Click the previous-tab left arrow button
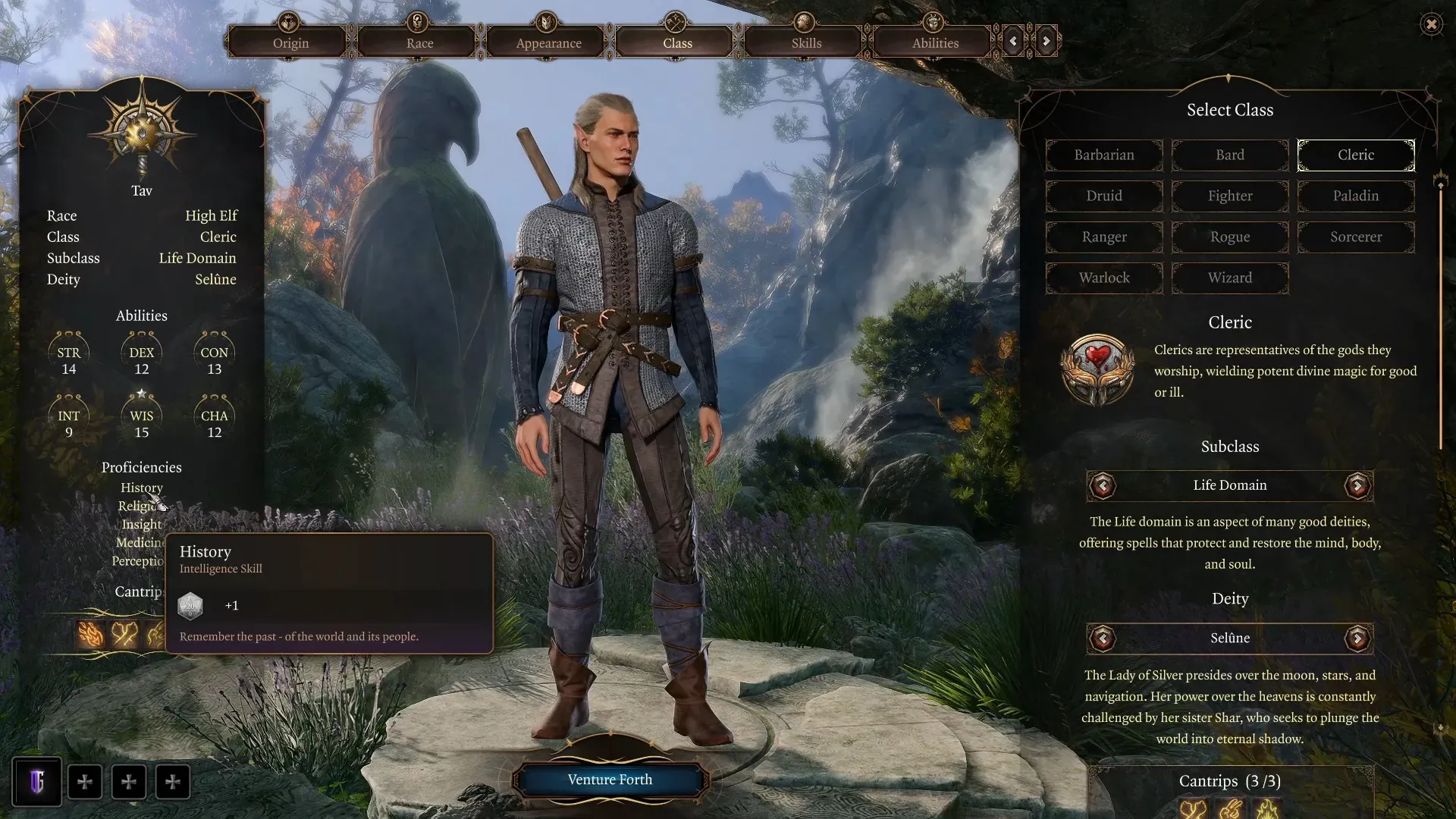The height and width of the screenshot is (819, 1456). 1013,41
